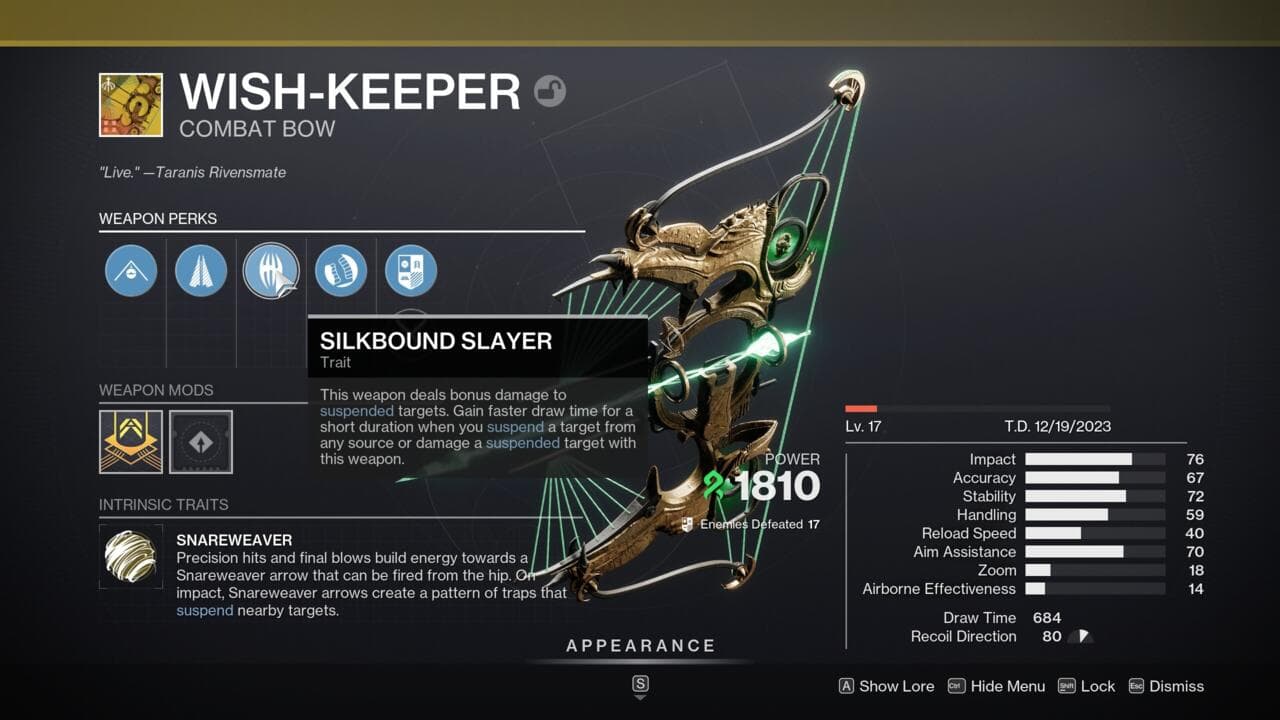Click the green power icon beside 1810

[711, 484]
